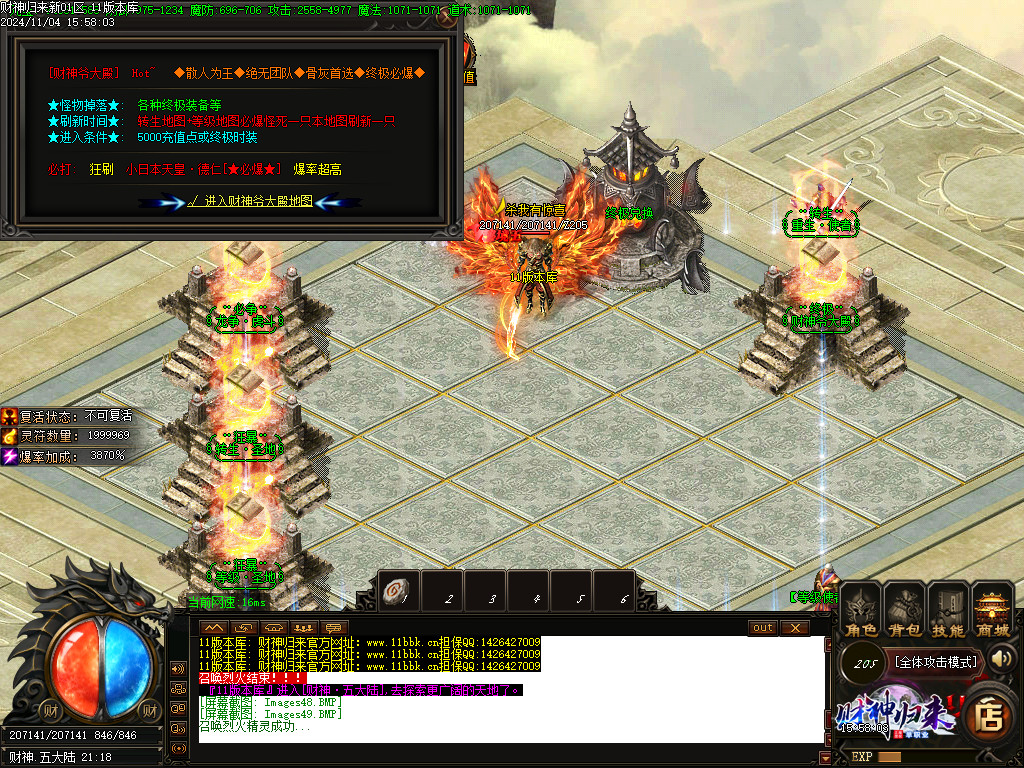Toggle the speaker sound button
This screenshot has width=1024, height=768.
[x=1002, y=658]
